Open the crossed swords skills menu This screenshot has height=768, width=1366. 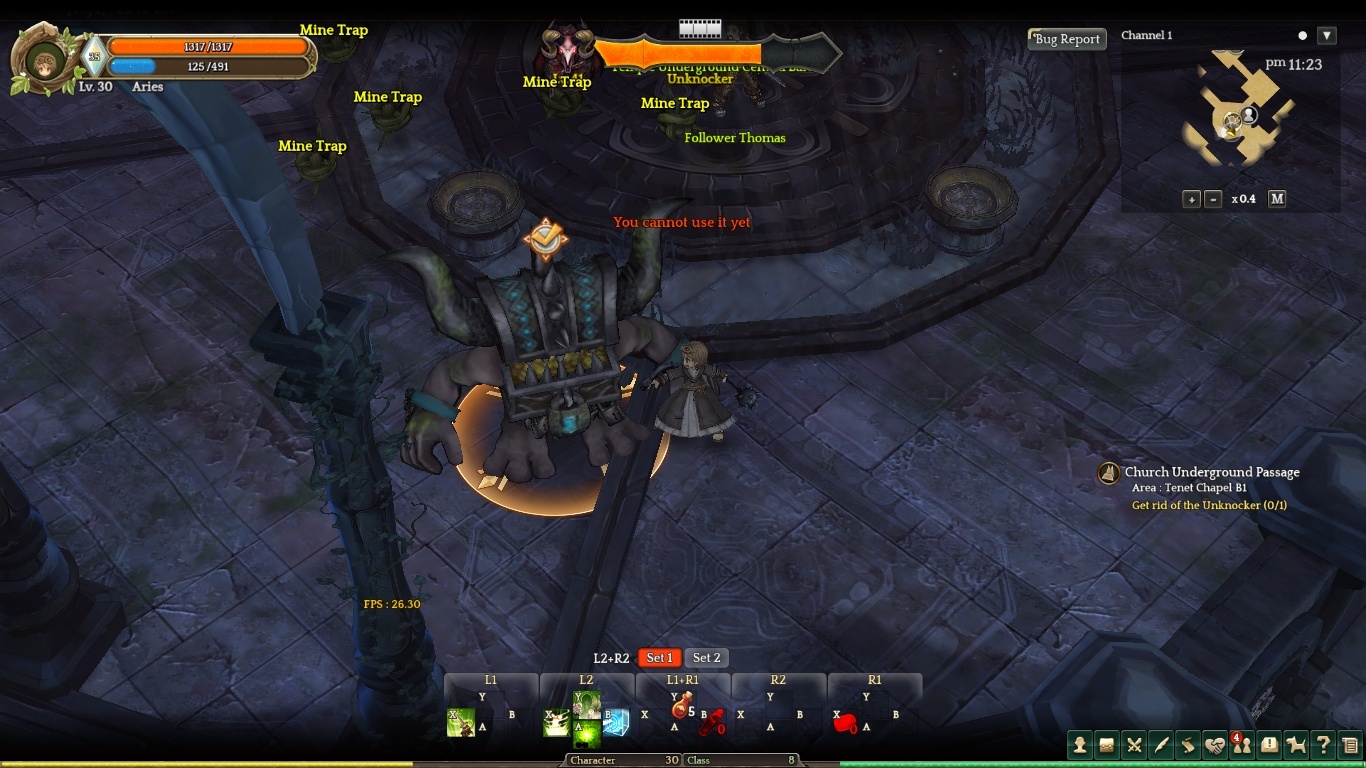point(1134,744)
